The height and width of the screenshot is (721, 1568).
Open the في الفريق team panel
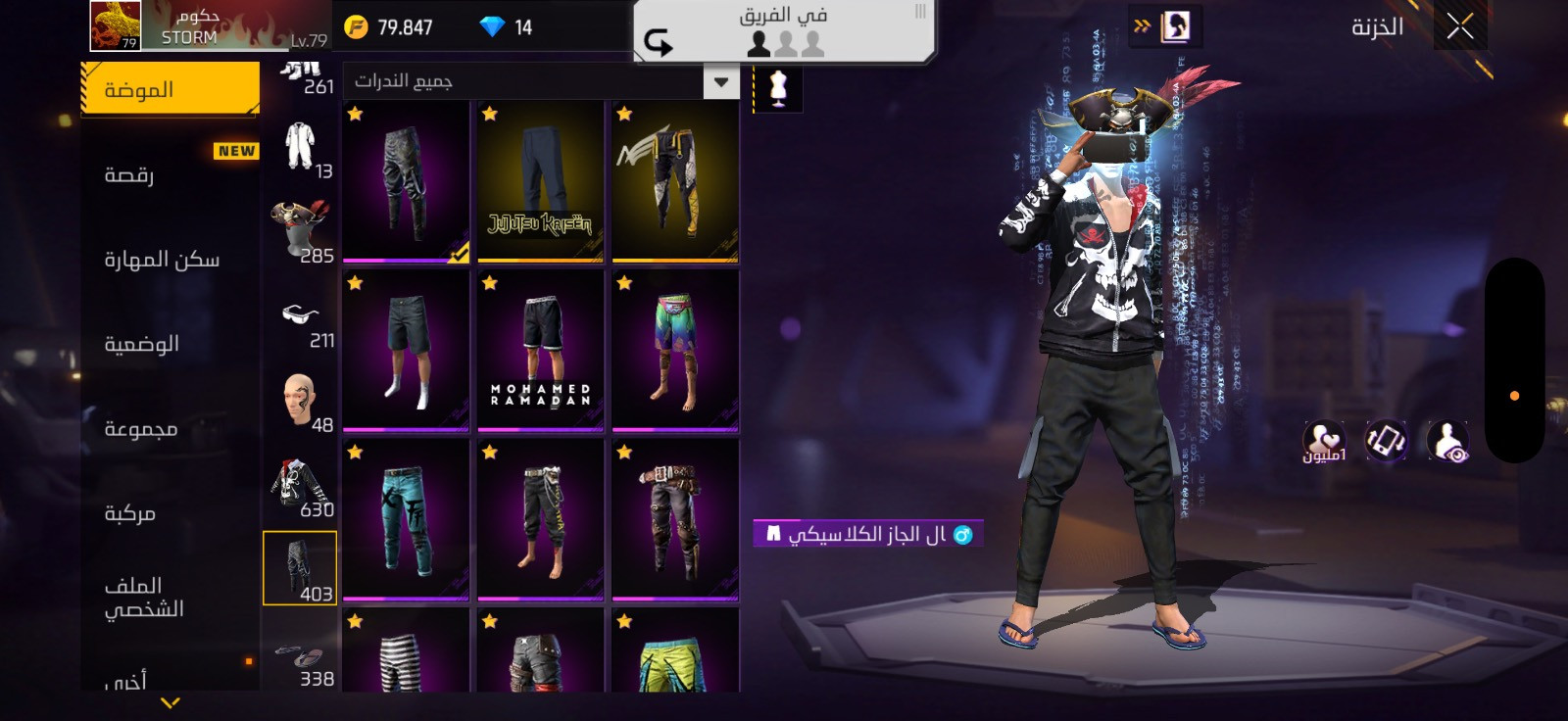point(783,30)
